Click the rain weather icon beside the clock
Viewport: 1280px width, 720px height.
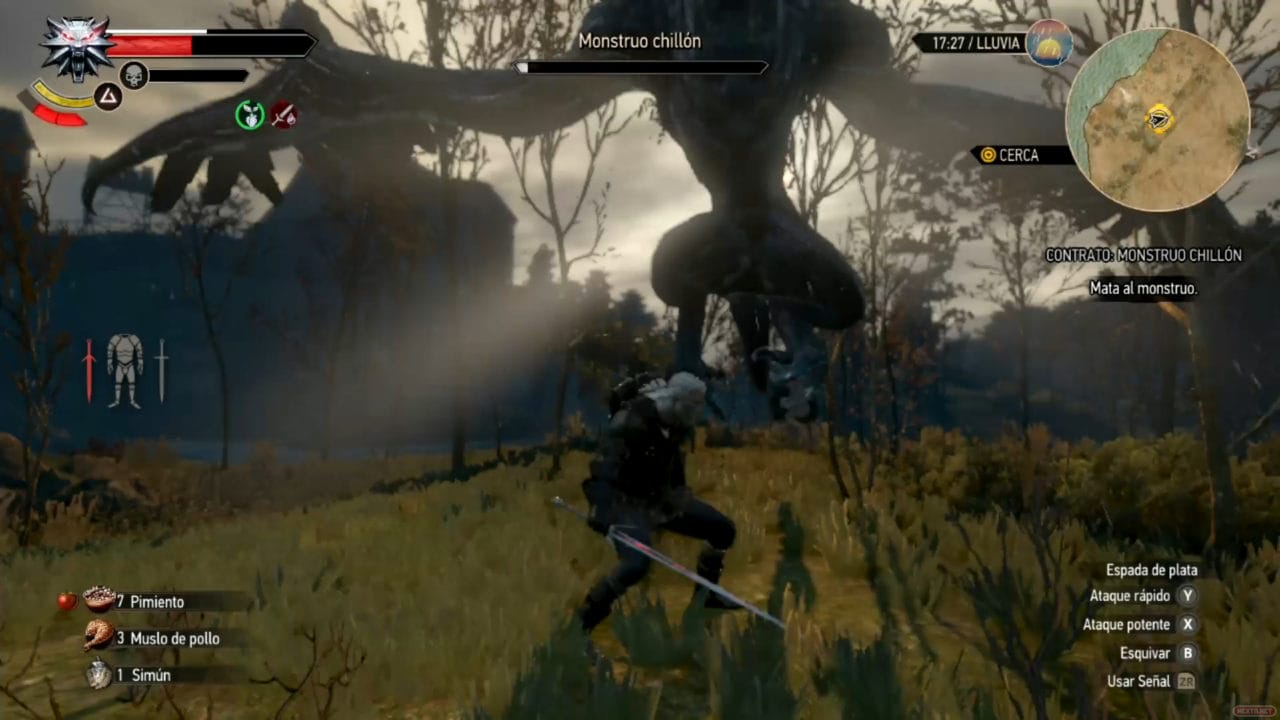(1050, 43)
